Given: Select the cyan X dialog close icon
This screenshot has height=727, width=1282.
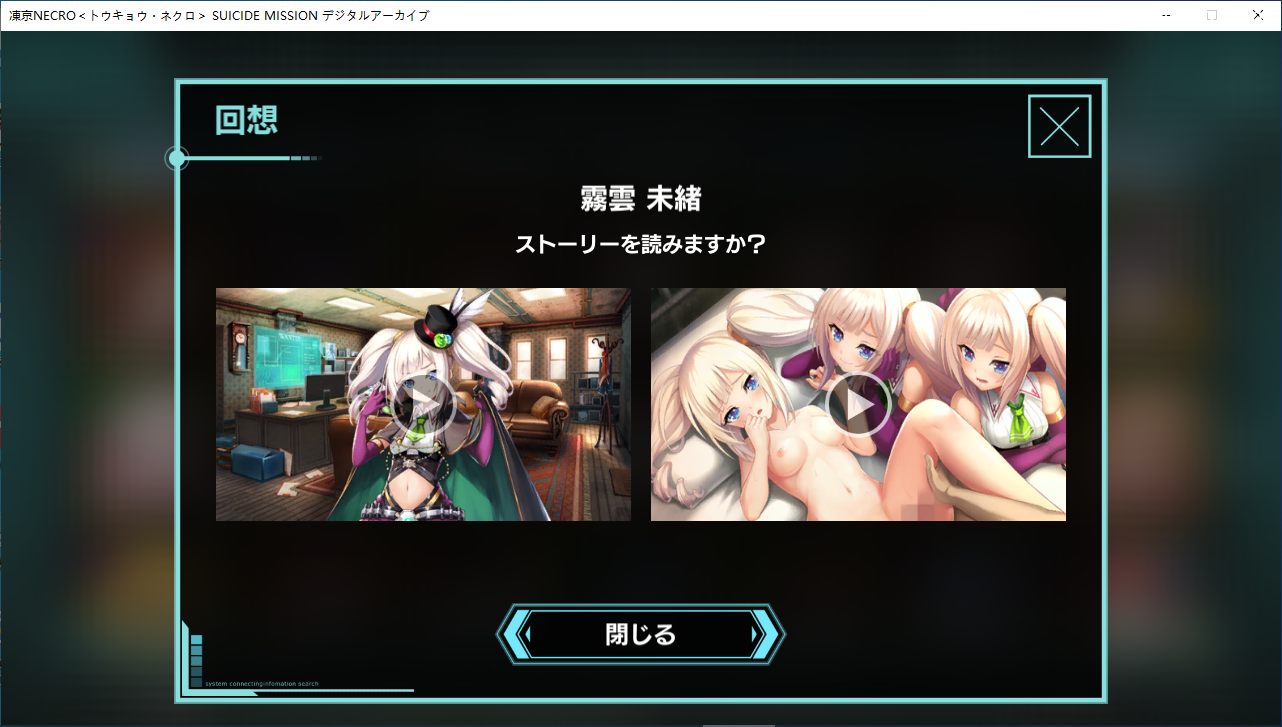Looking at the screenshot, I should coord(1059,126).
